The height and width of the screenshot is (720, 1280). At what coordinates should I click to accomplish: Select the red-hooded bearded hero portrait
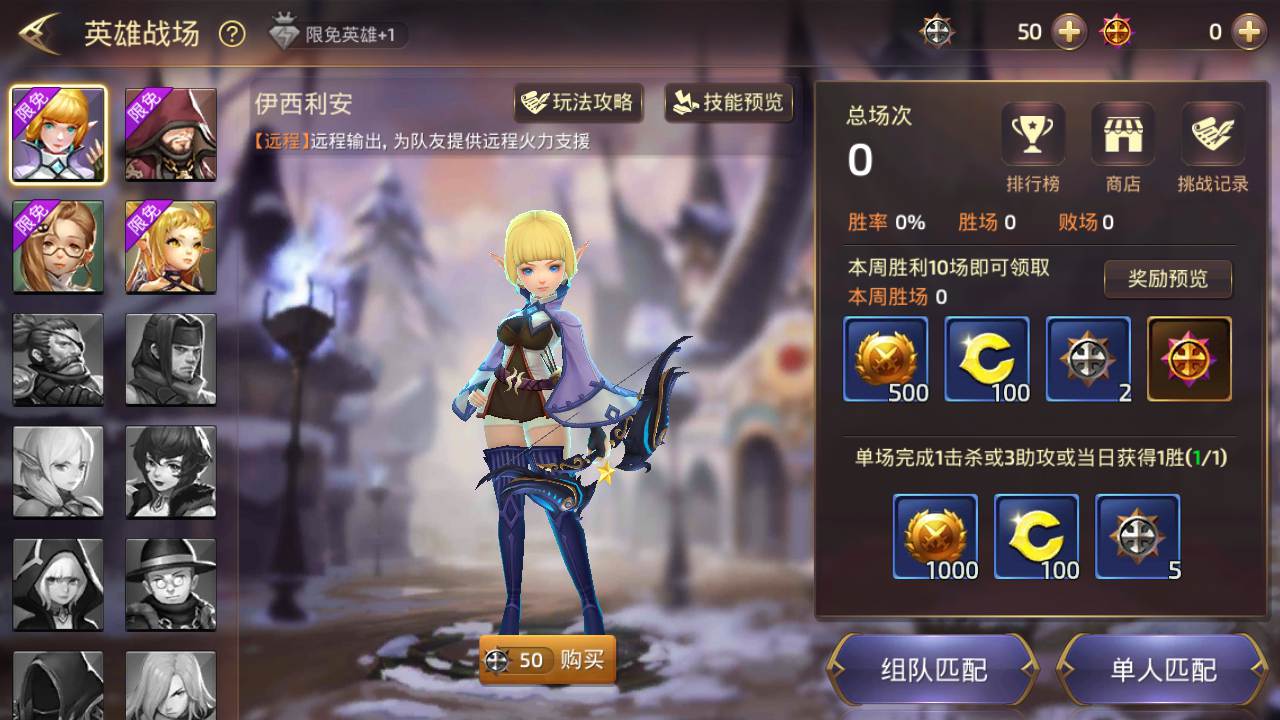171,135
